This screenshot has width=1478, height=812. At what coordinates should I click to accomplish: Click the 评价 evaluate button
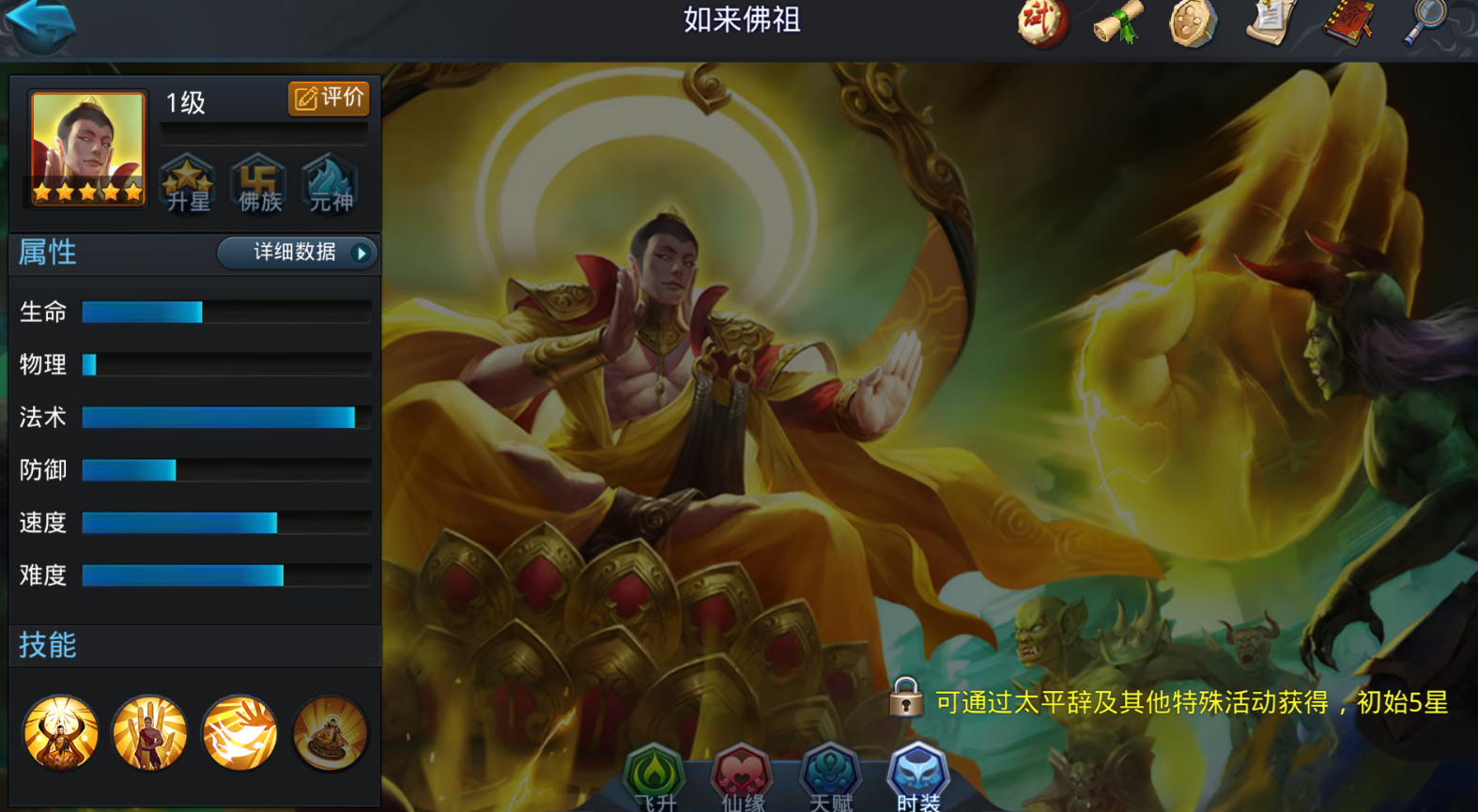(328, 98)
